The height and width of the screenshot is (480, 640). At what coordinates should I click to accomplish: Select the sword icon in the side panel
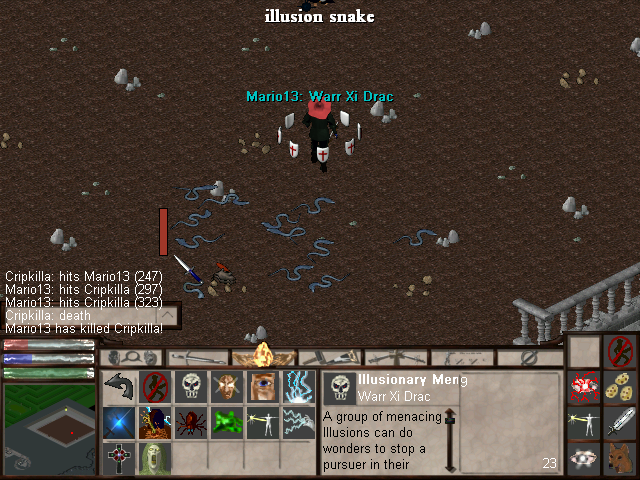620,422
